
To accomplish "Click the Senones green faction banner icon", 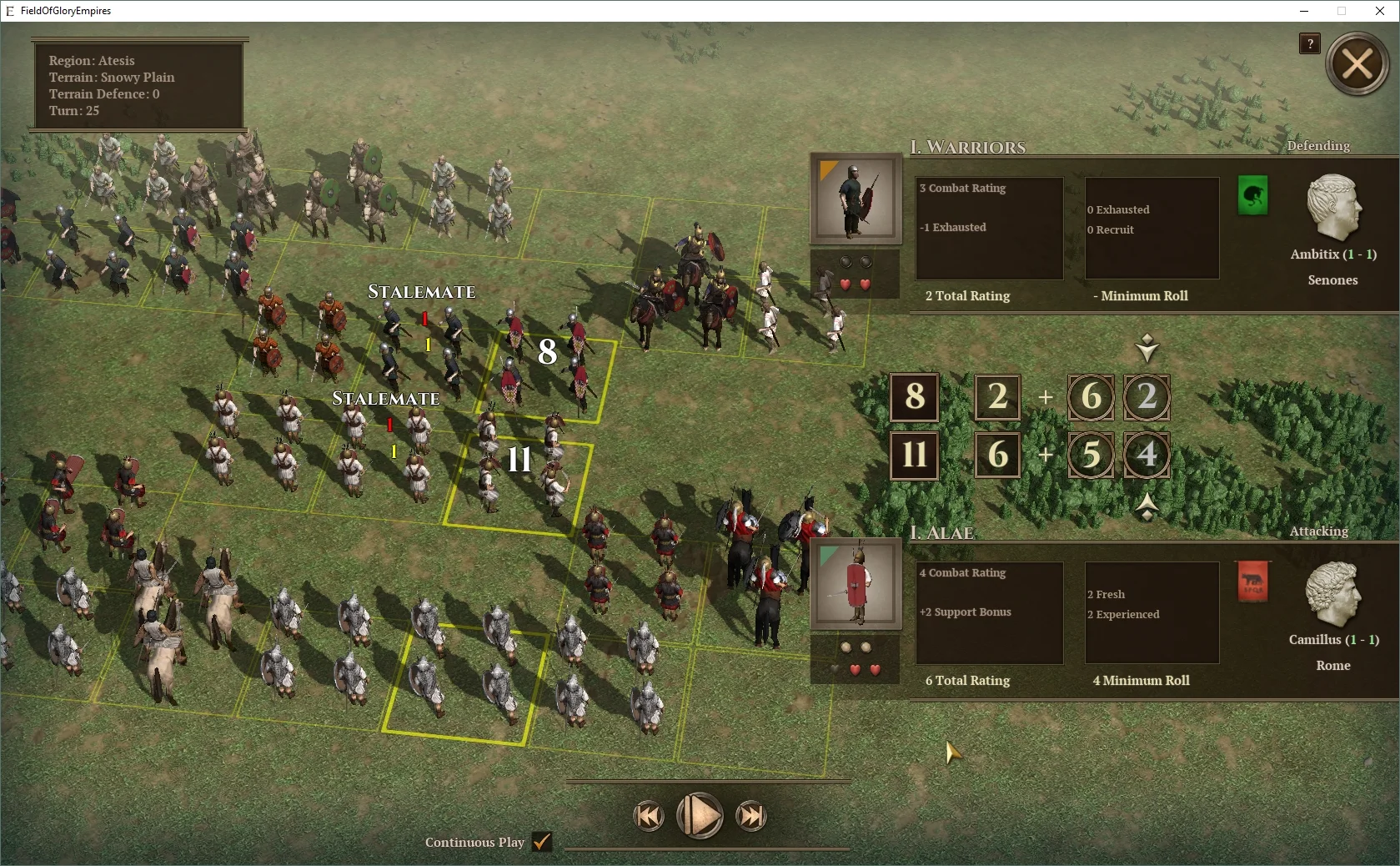I will [x=1252, y=196].
